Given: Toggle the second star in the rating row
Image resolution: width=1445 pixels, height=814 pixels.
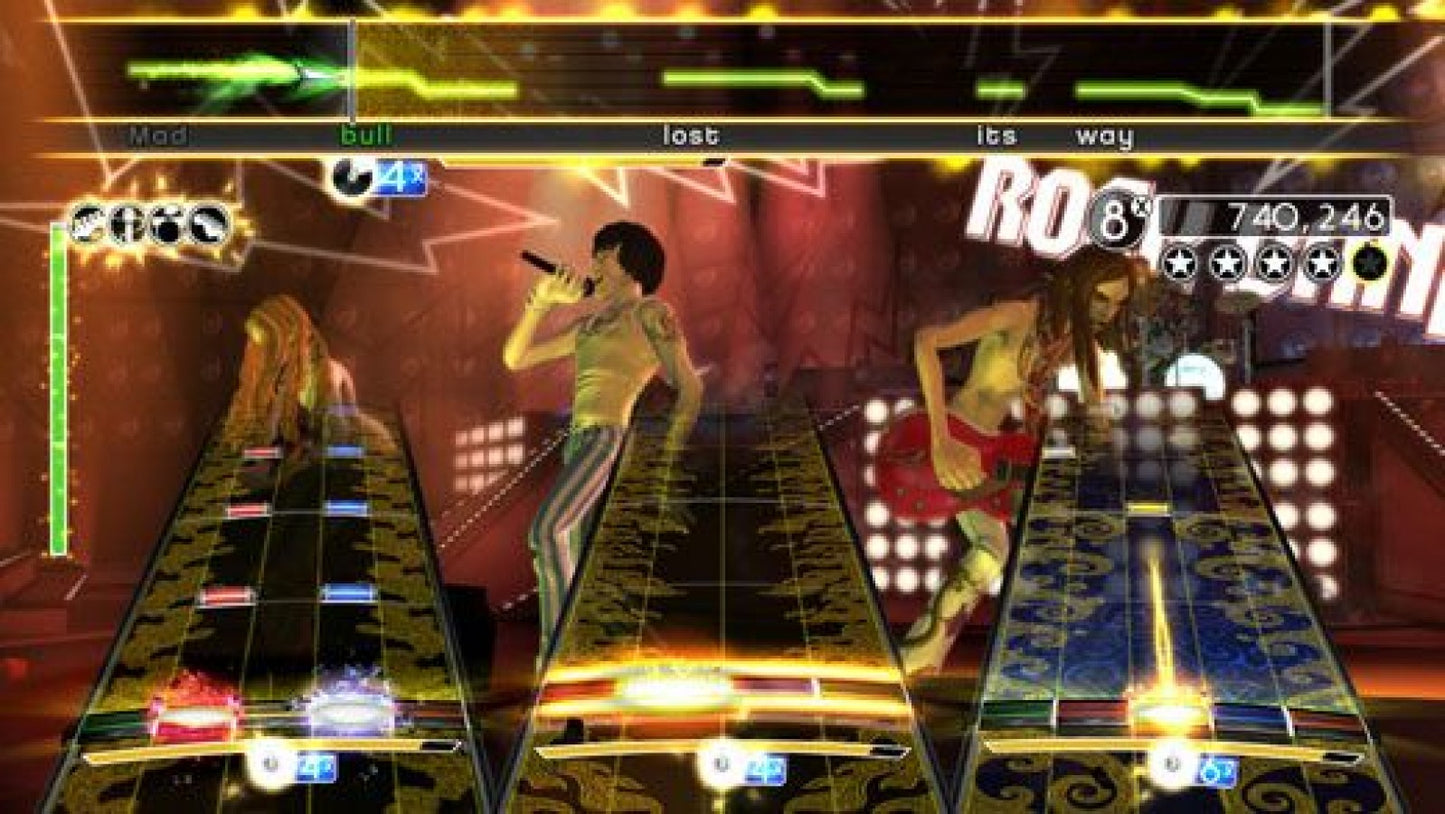Looking at the screenshot, I should coord(1228,263).
